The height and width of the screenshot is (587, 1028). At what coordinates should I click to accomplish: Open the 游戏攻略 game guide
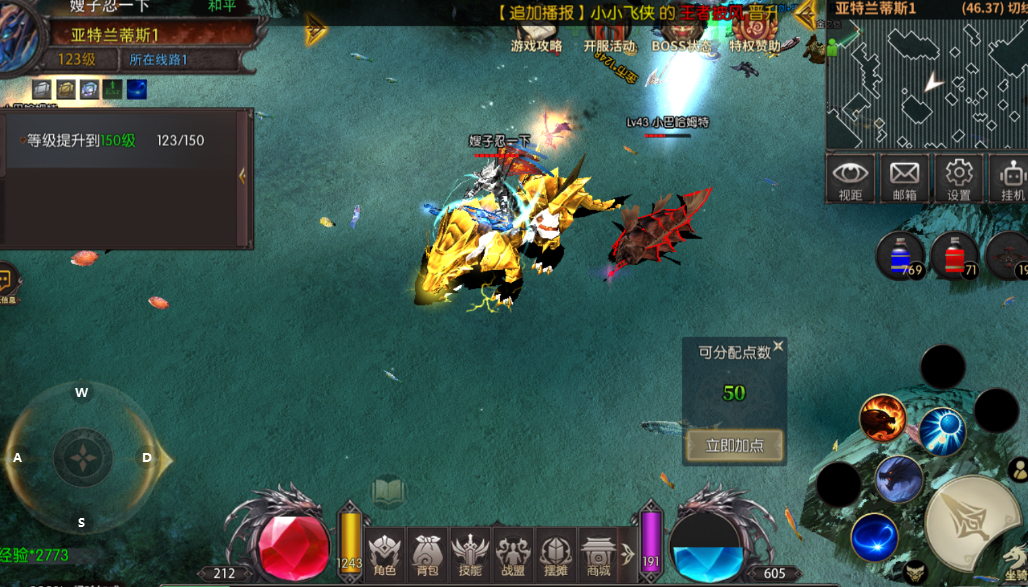point(536,35)
